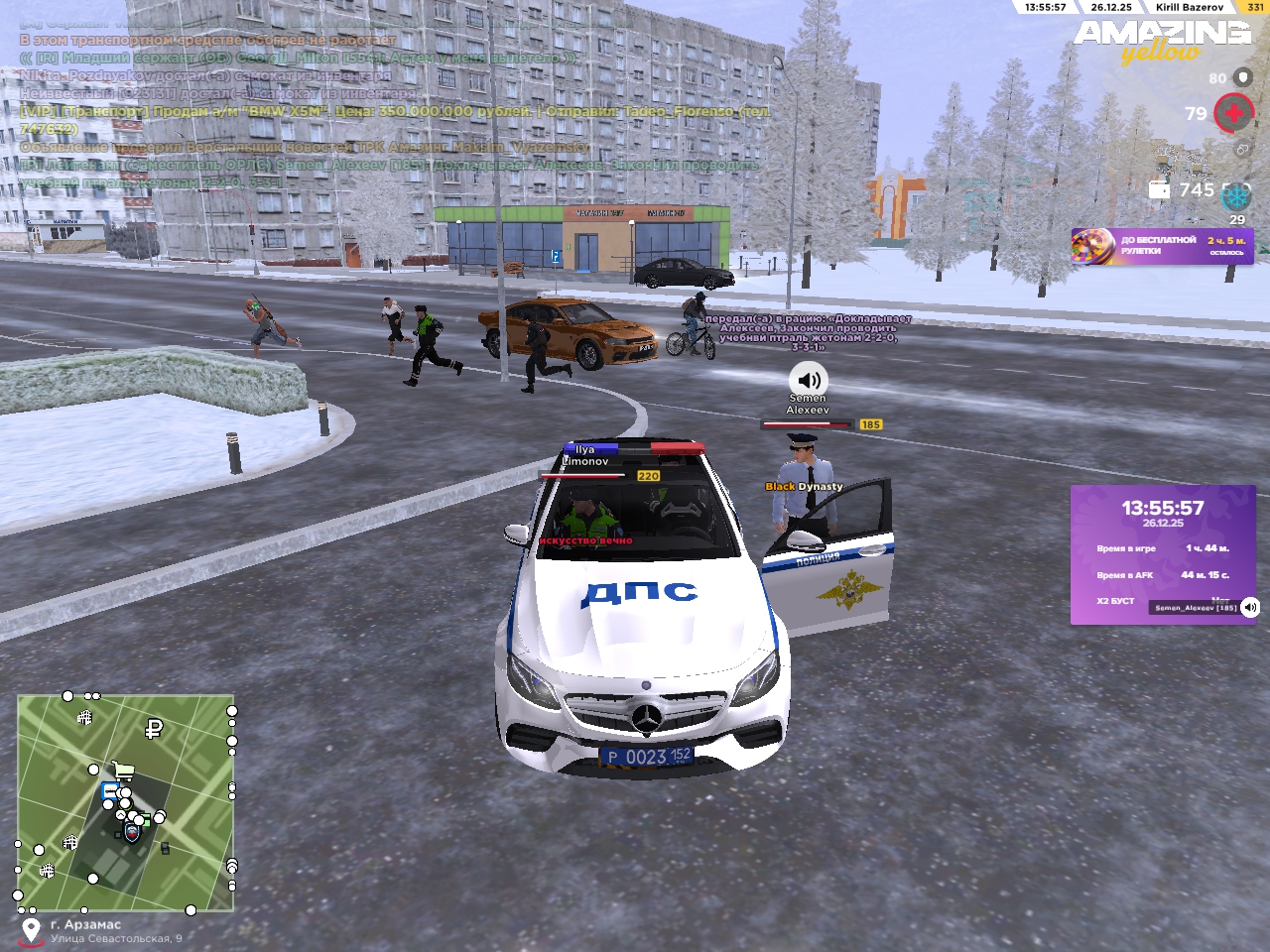
Task: Click the Amazing Yellow server logo
Action: coord(1162,41)
